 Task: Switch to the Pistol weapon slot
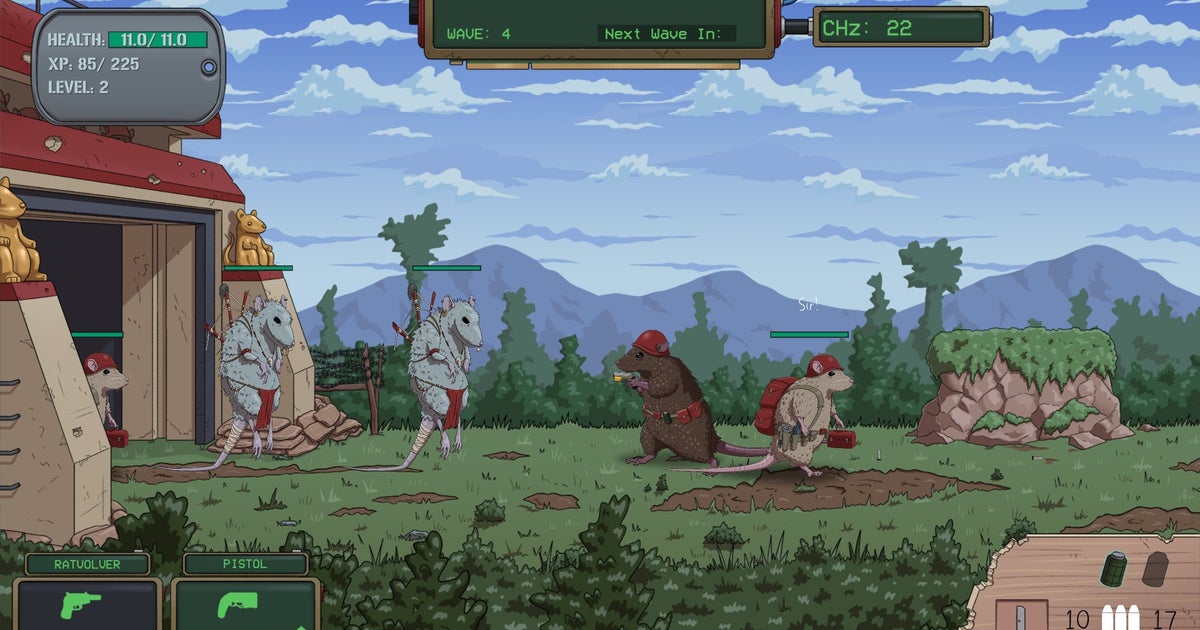[245, 604]
